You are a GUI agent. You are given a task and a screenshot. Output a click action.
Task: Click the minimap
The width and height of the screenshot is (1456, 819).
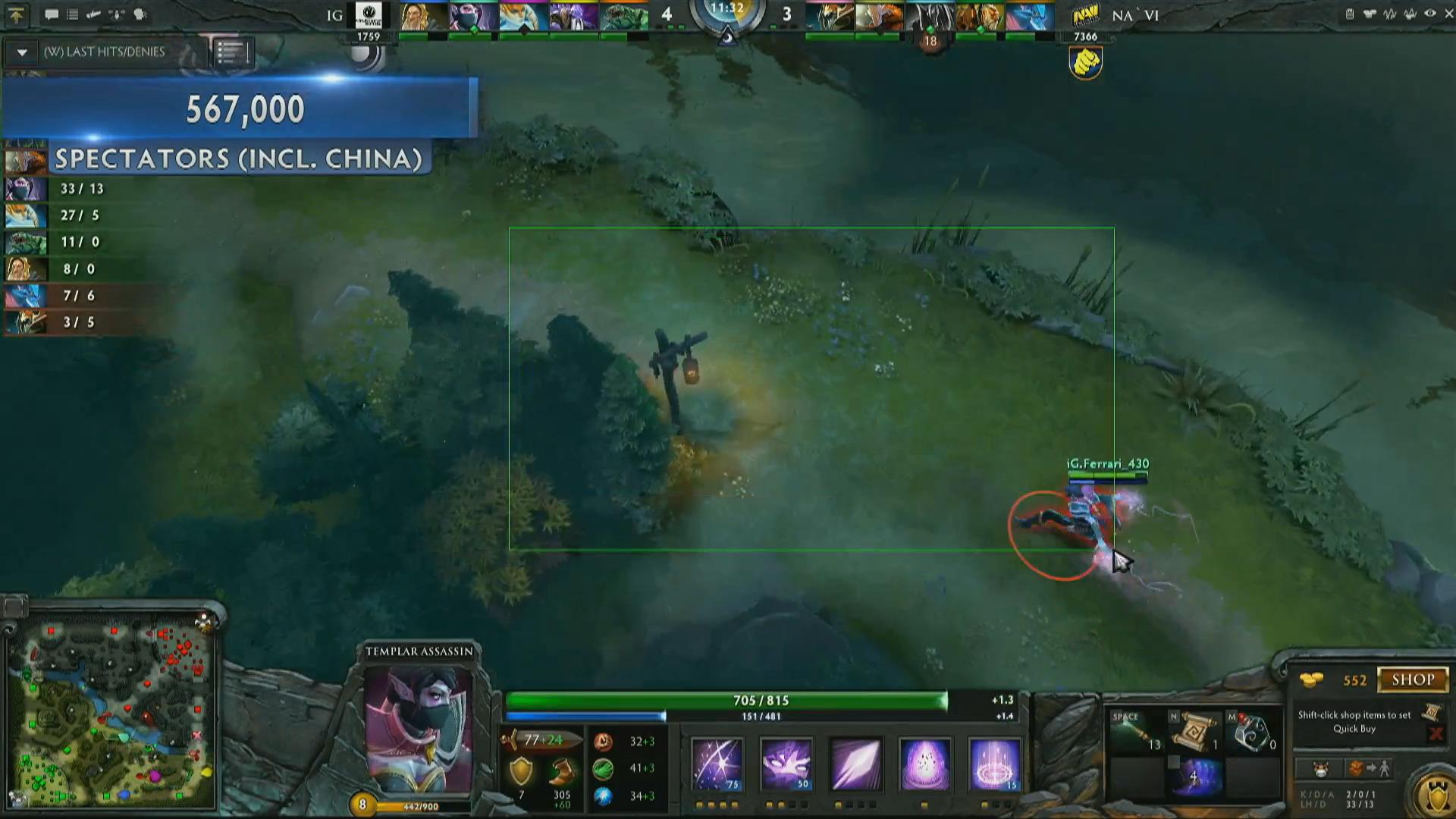114,713
